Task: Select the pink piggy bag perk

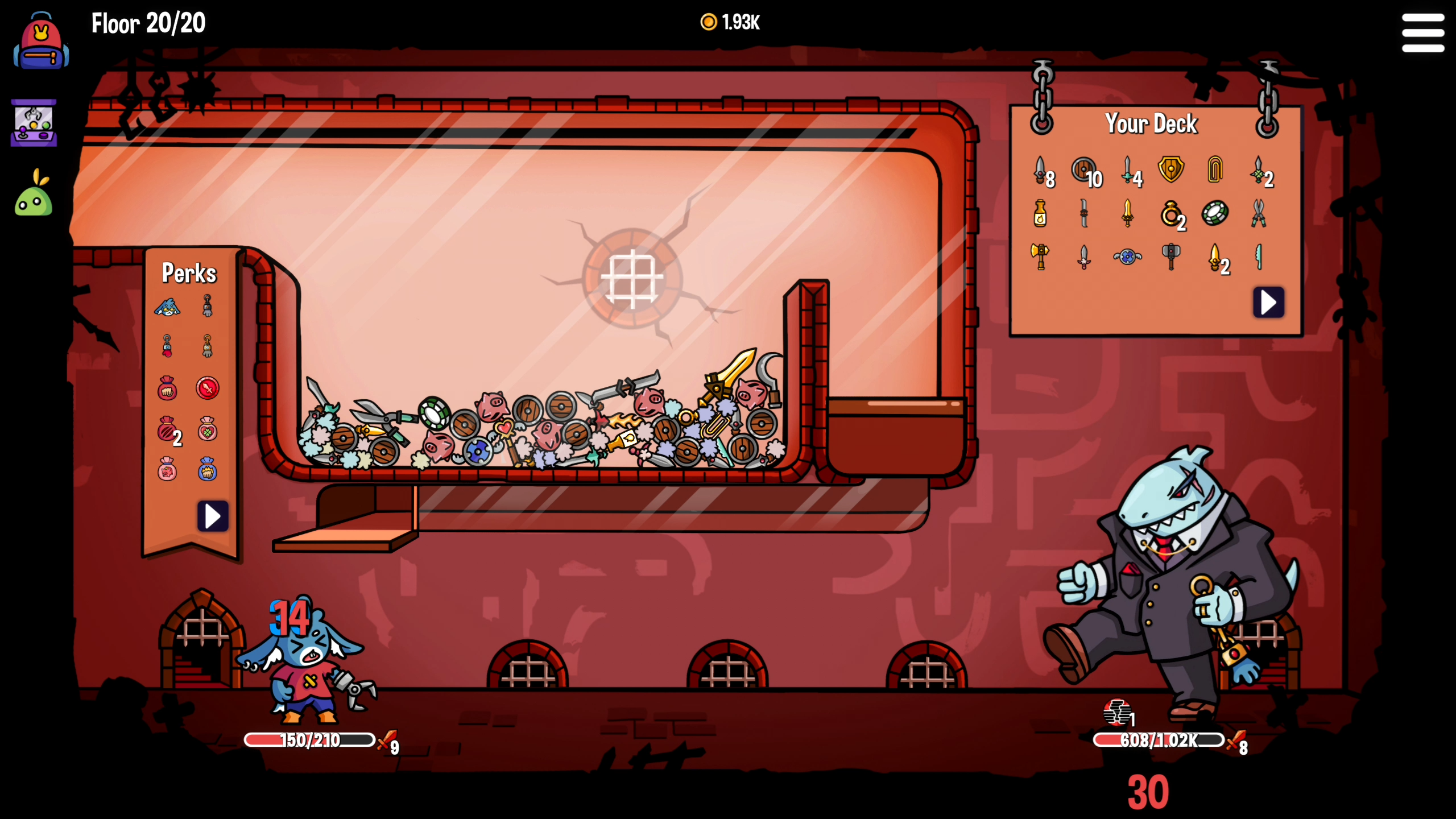Action: coord(167,470)
